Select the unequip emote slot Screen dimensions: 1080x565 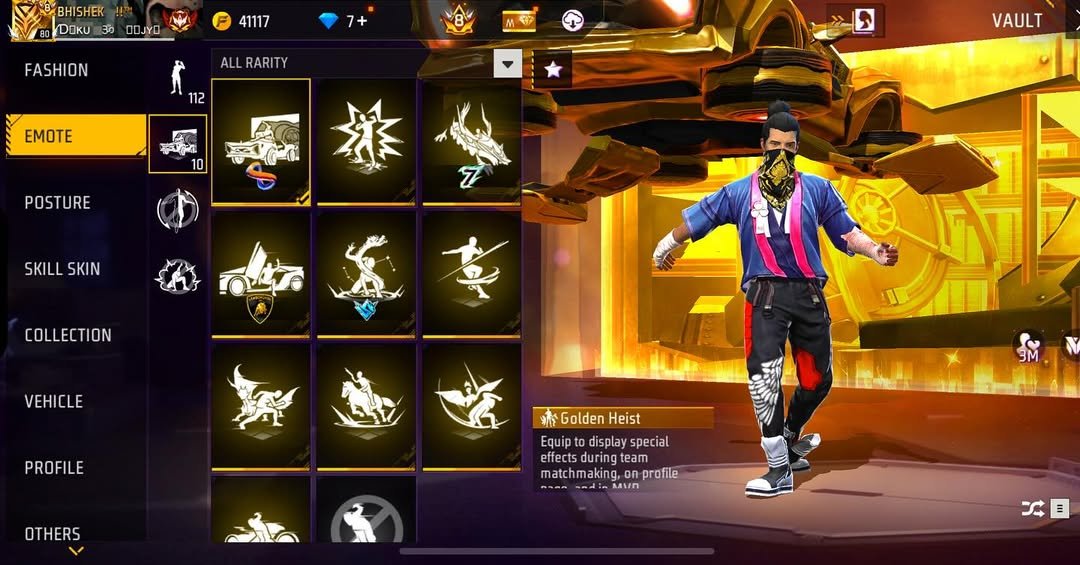point(366,516)
